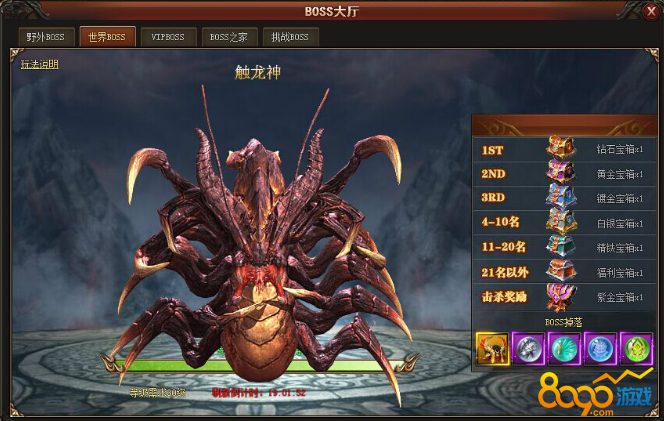Open the VIPBOSS tab

pyautogui.click(x=168, y=38)
